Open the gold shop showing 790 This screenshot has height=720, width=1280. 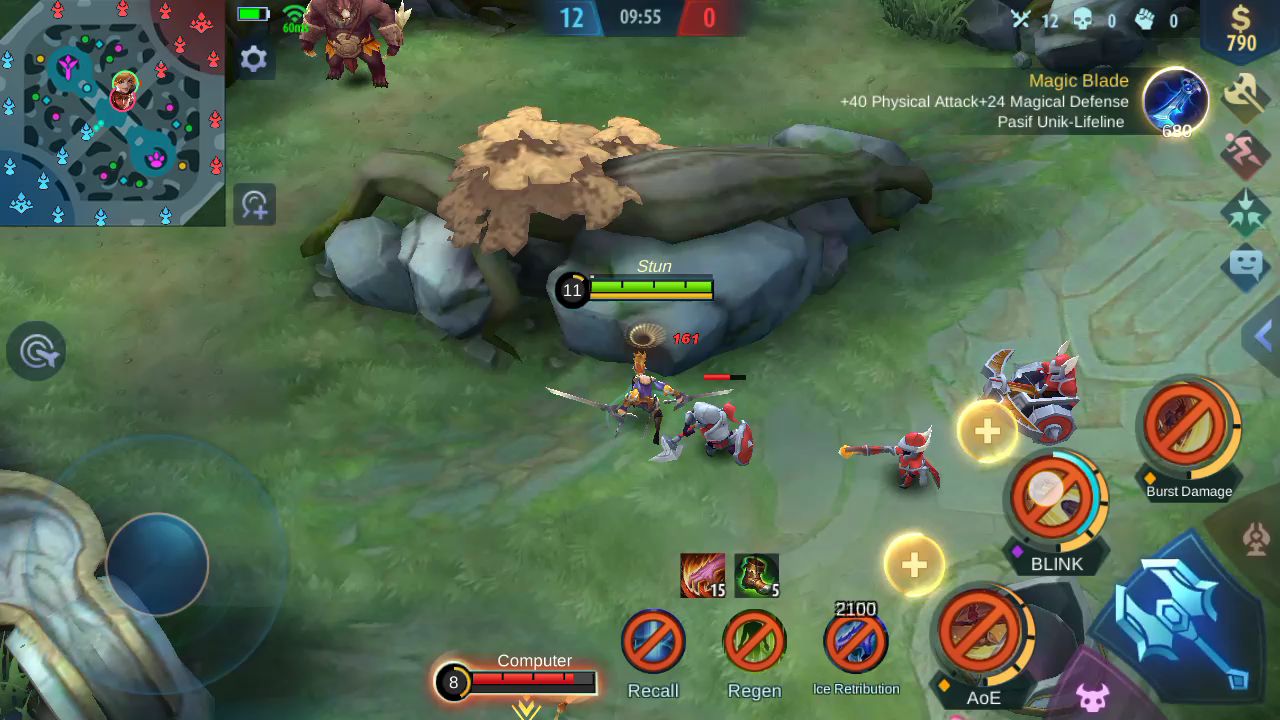click(1241, 28)
